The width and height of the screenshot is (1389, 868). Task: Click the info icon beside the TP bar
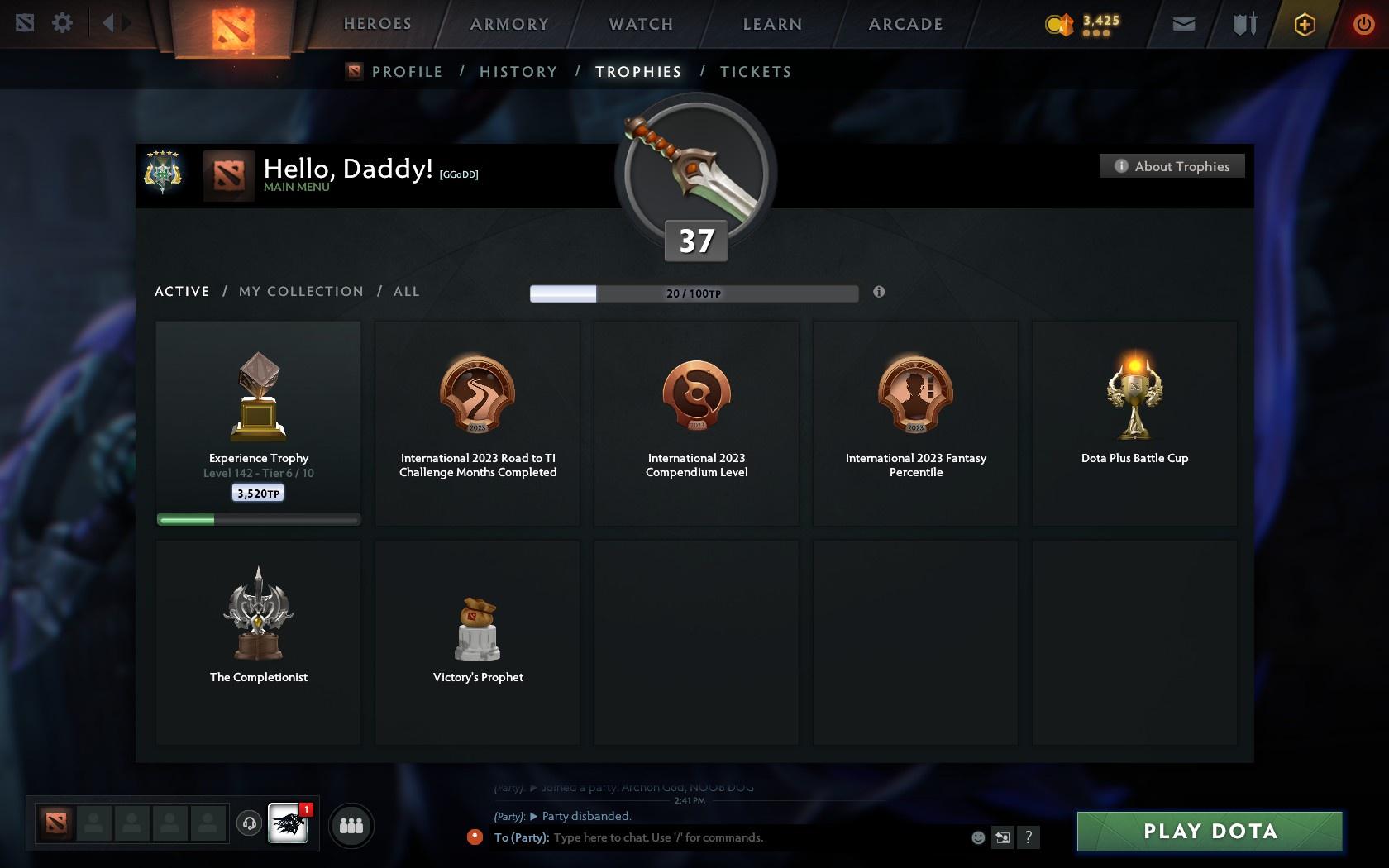[879, 292]
